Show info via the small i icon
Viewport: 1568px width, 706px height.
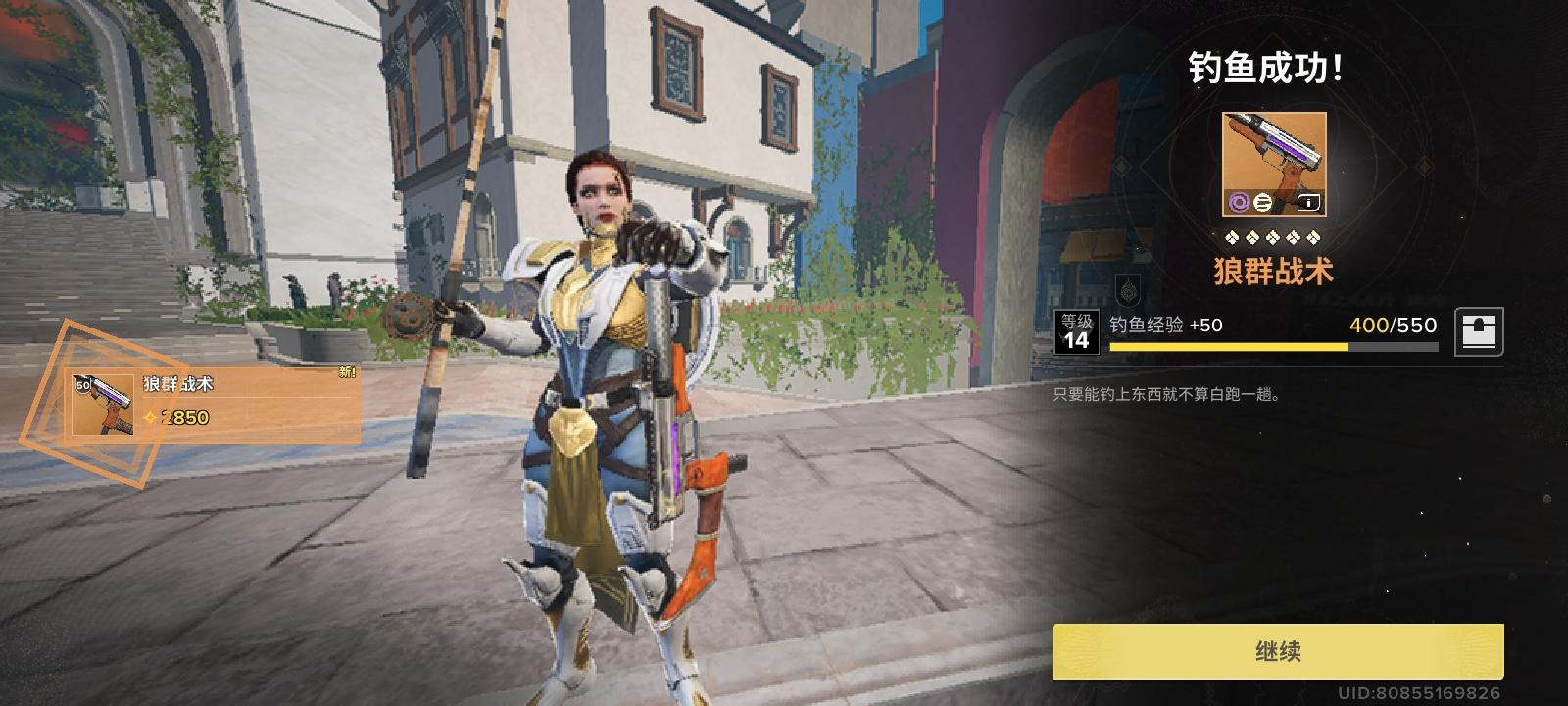[x=1308, y=203]
